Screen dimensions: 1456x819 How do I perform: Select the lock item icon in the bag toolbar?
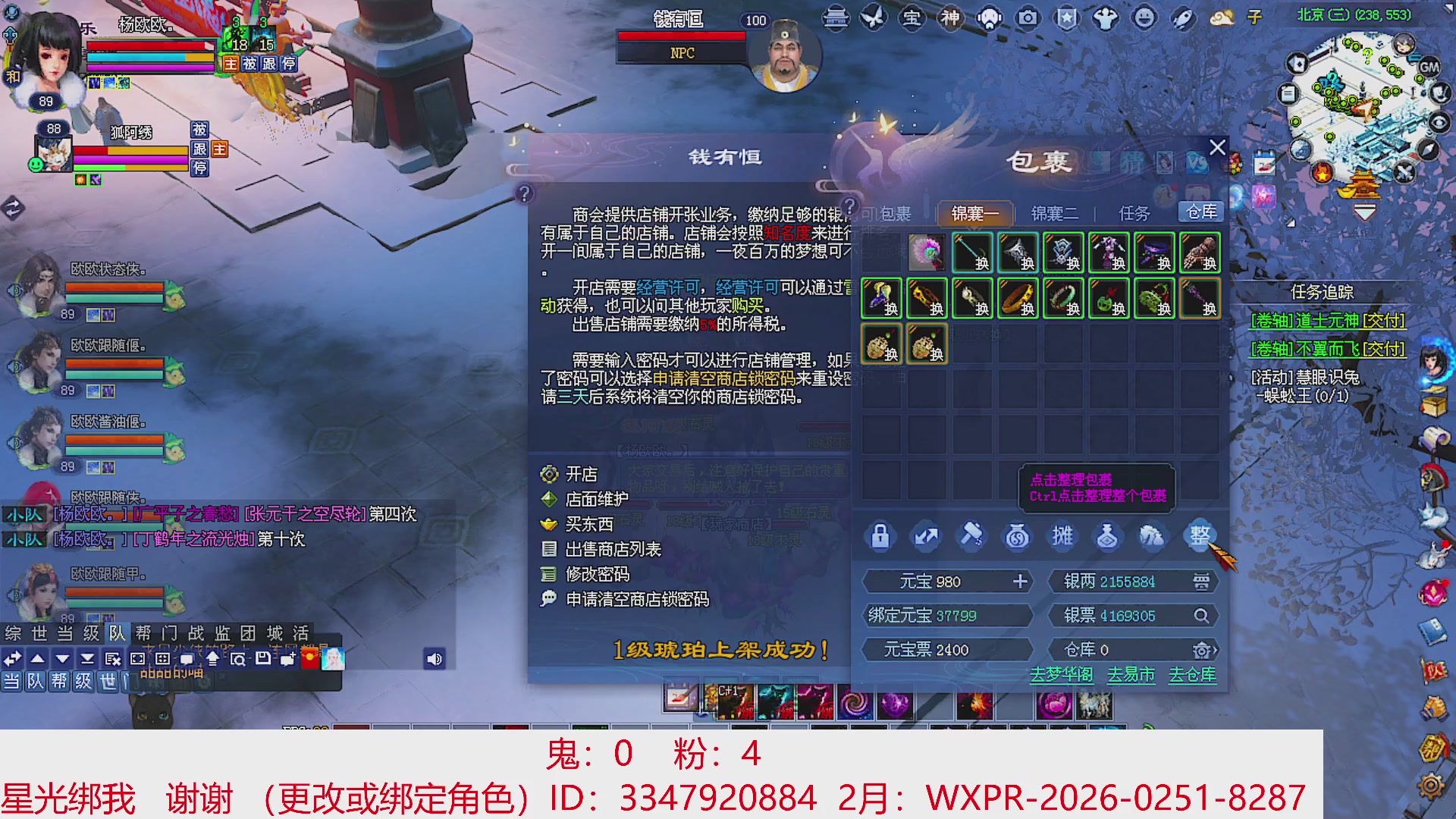click(x=880, y=536)
